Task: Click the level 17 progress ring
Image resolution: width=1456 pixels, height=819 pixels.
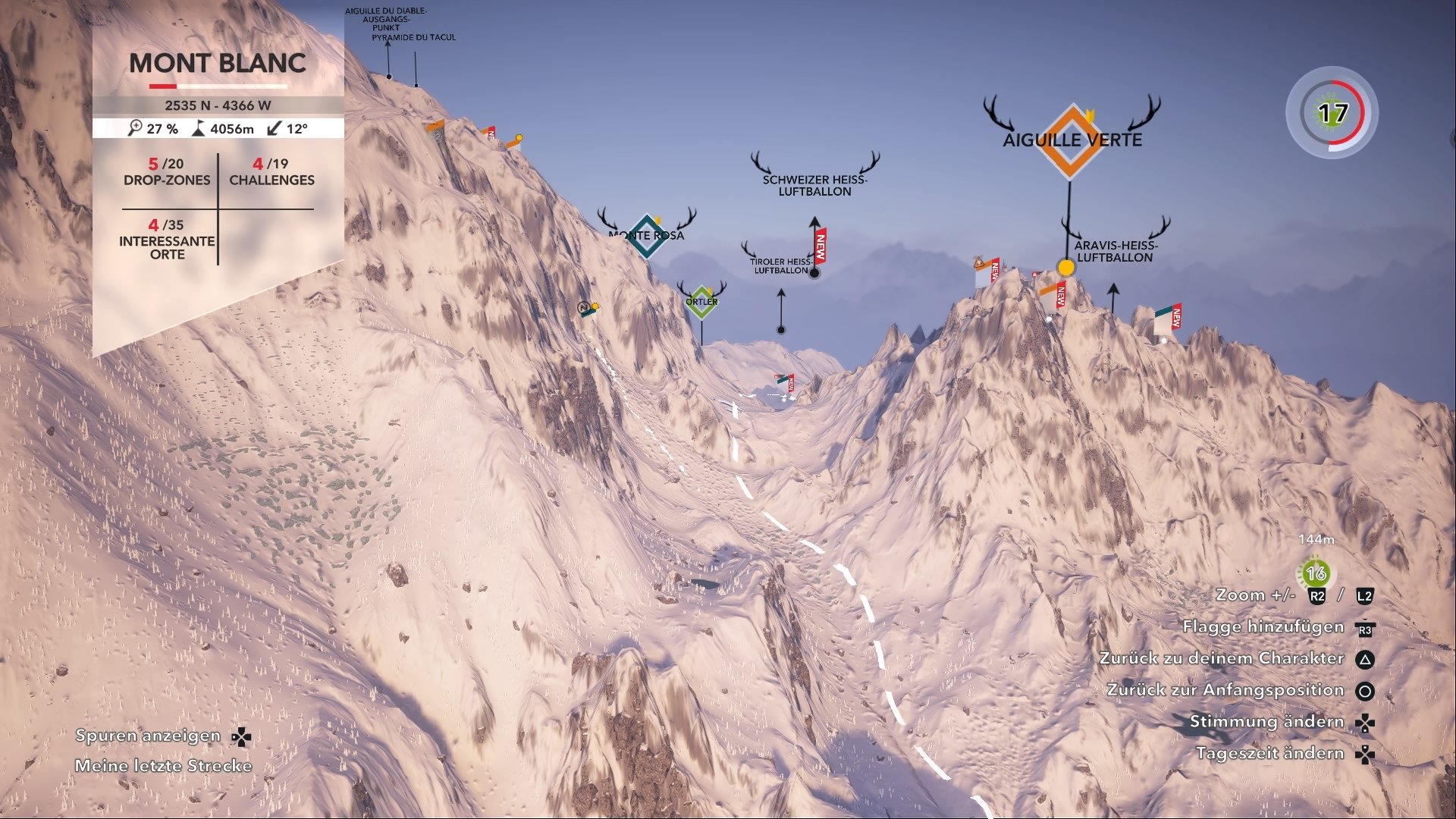Action: tap(1332, 112)
